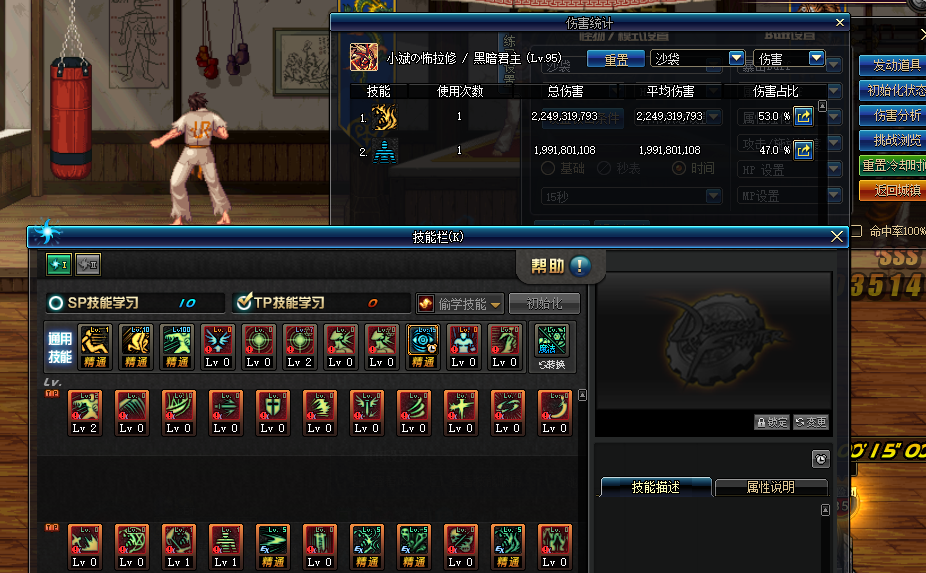
Task: Return to town with 返回城镇
Action: click(x=892, y=190)
